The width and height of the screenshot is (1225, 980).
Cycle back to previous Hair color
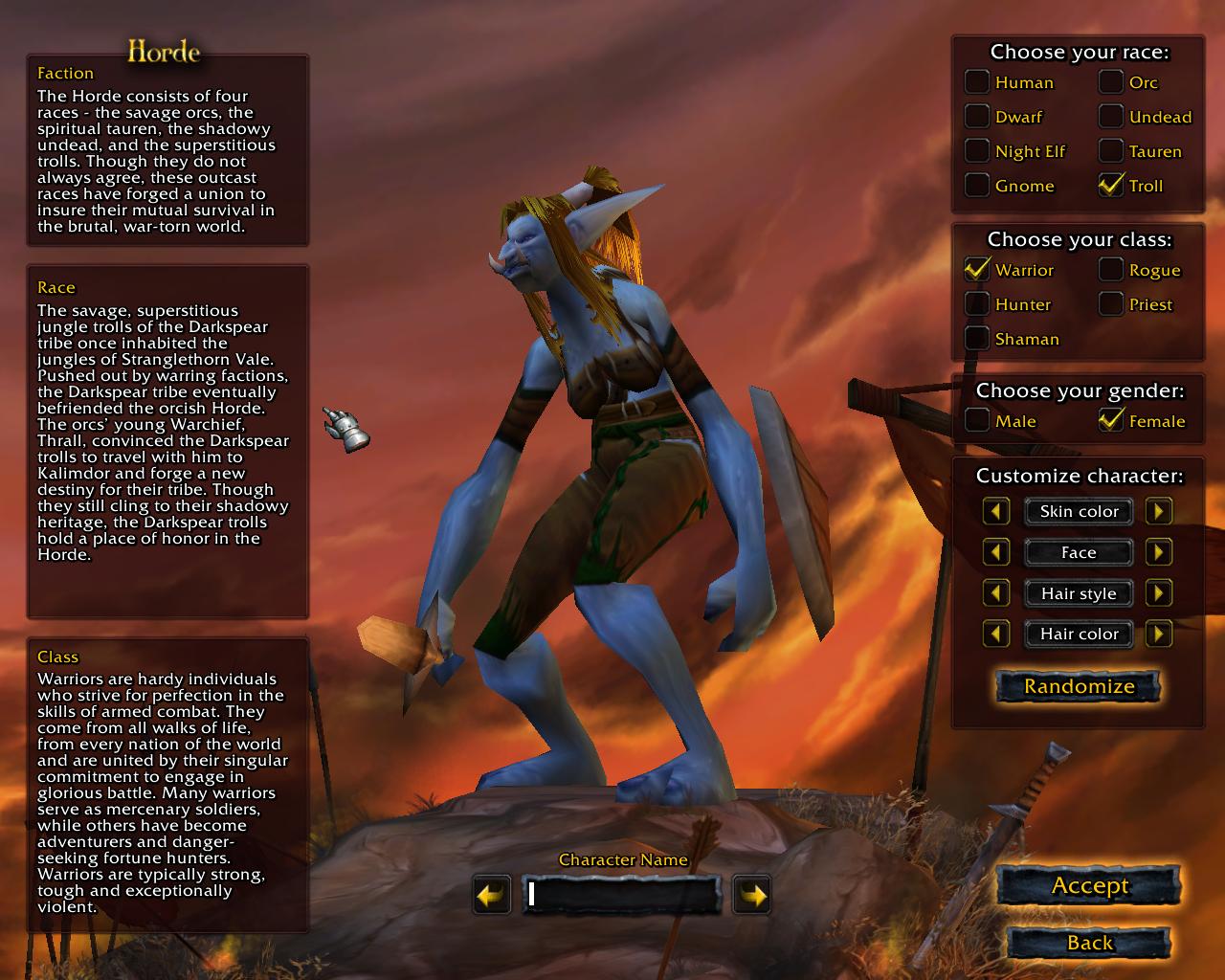tap(996, 634)
